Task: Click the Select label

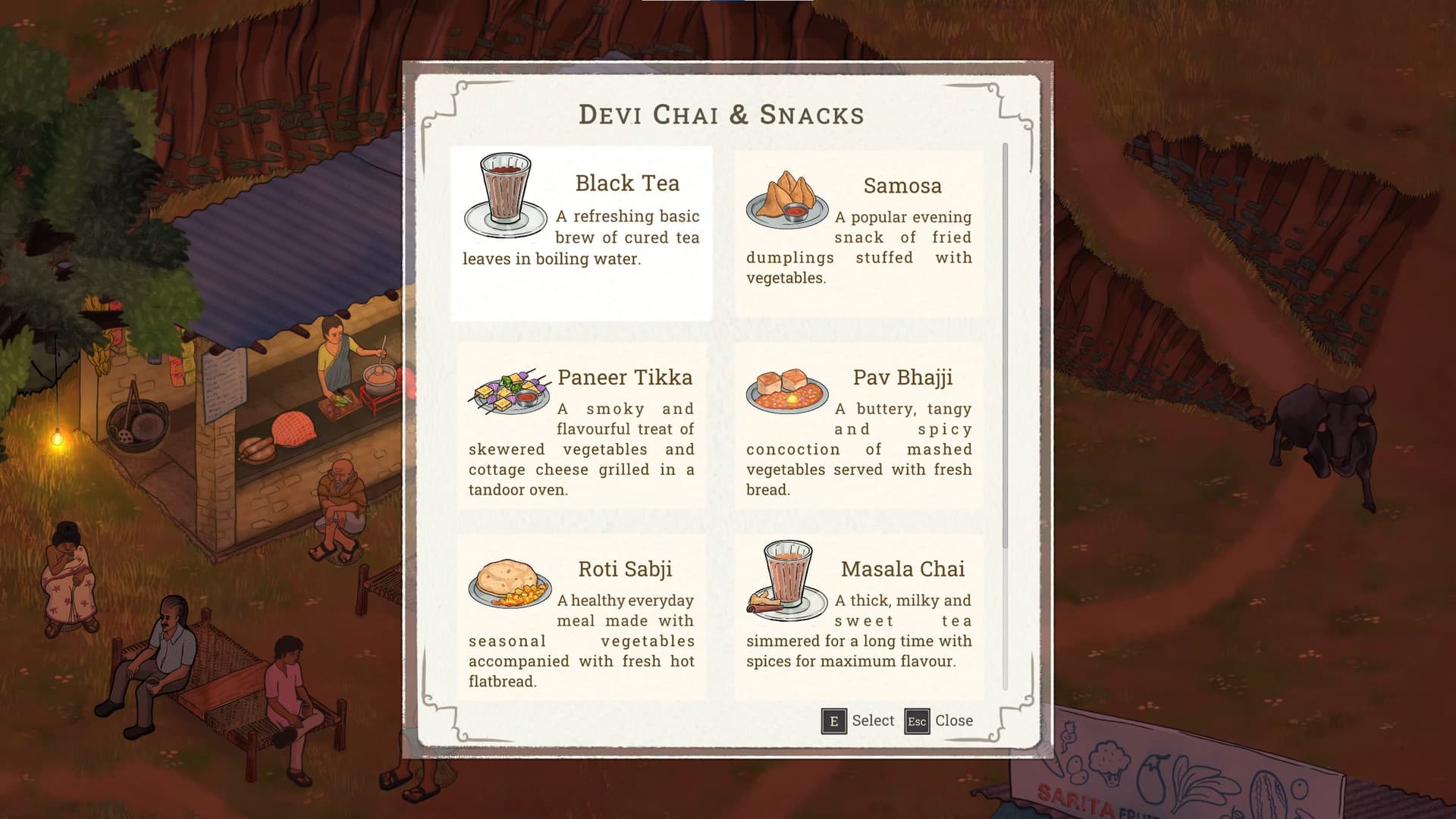Action: click(874, 721)
